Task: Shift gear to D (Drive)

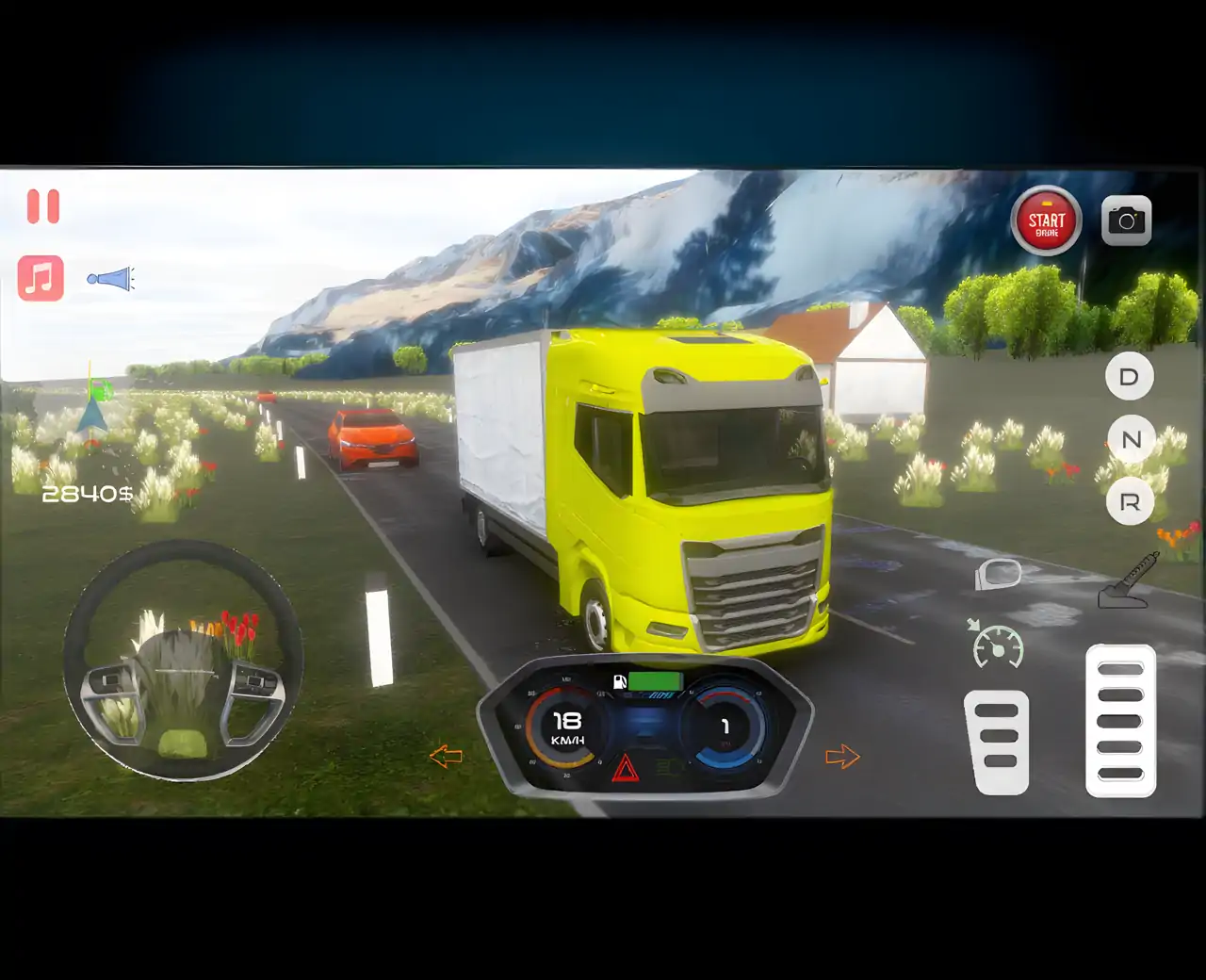Action: (x=1129, y=377)
